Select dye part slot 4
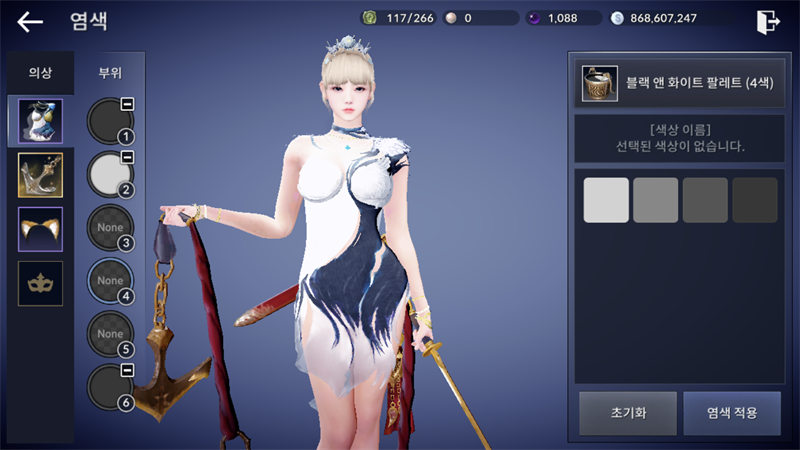 click(x=110, y=281)
